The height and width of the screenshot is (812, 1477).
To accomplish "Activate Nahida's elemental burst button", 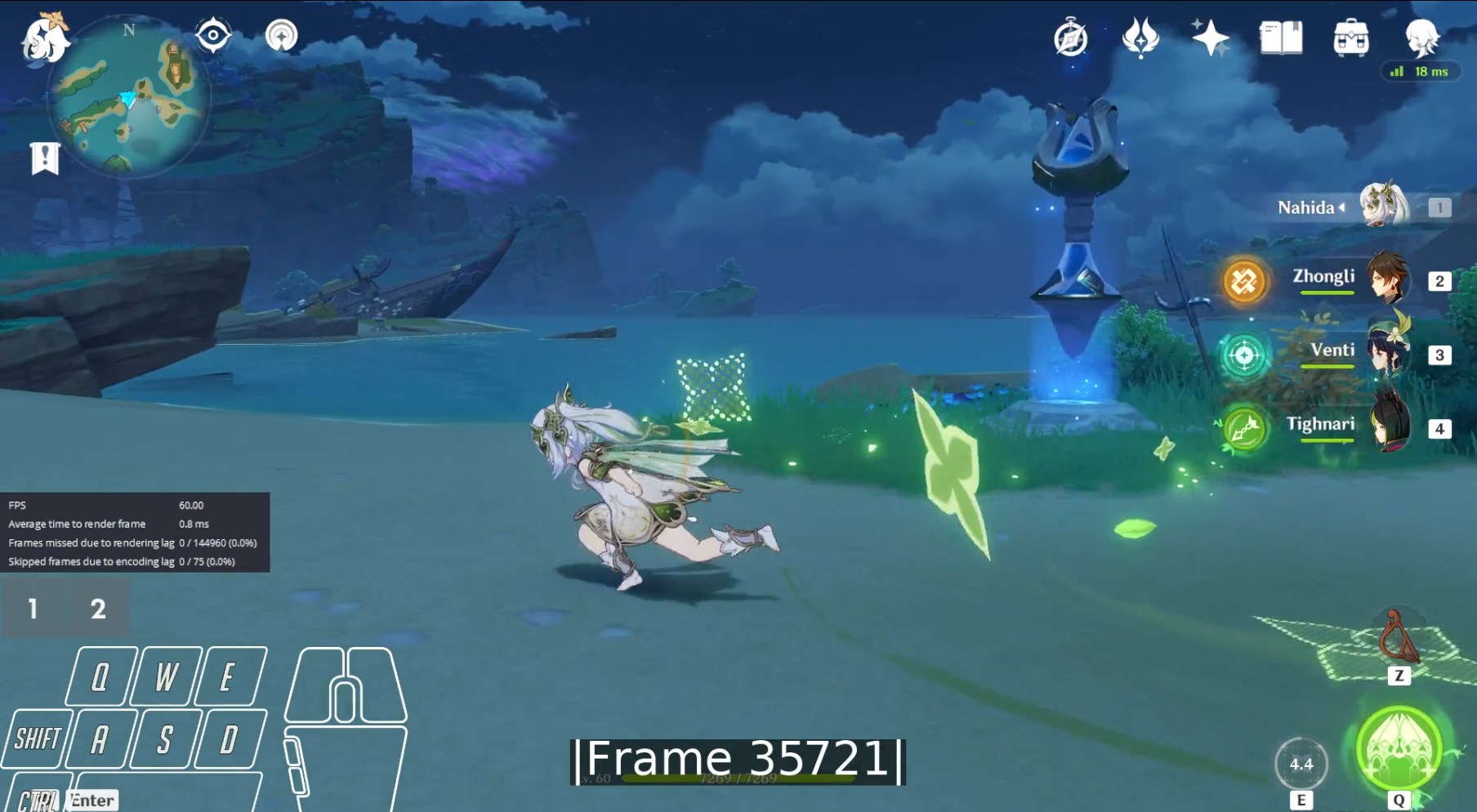I will click(x=1399, y=747).
